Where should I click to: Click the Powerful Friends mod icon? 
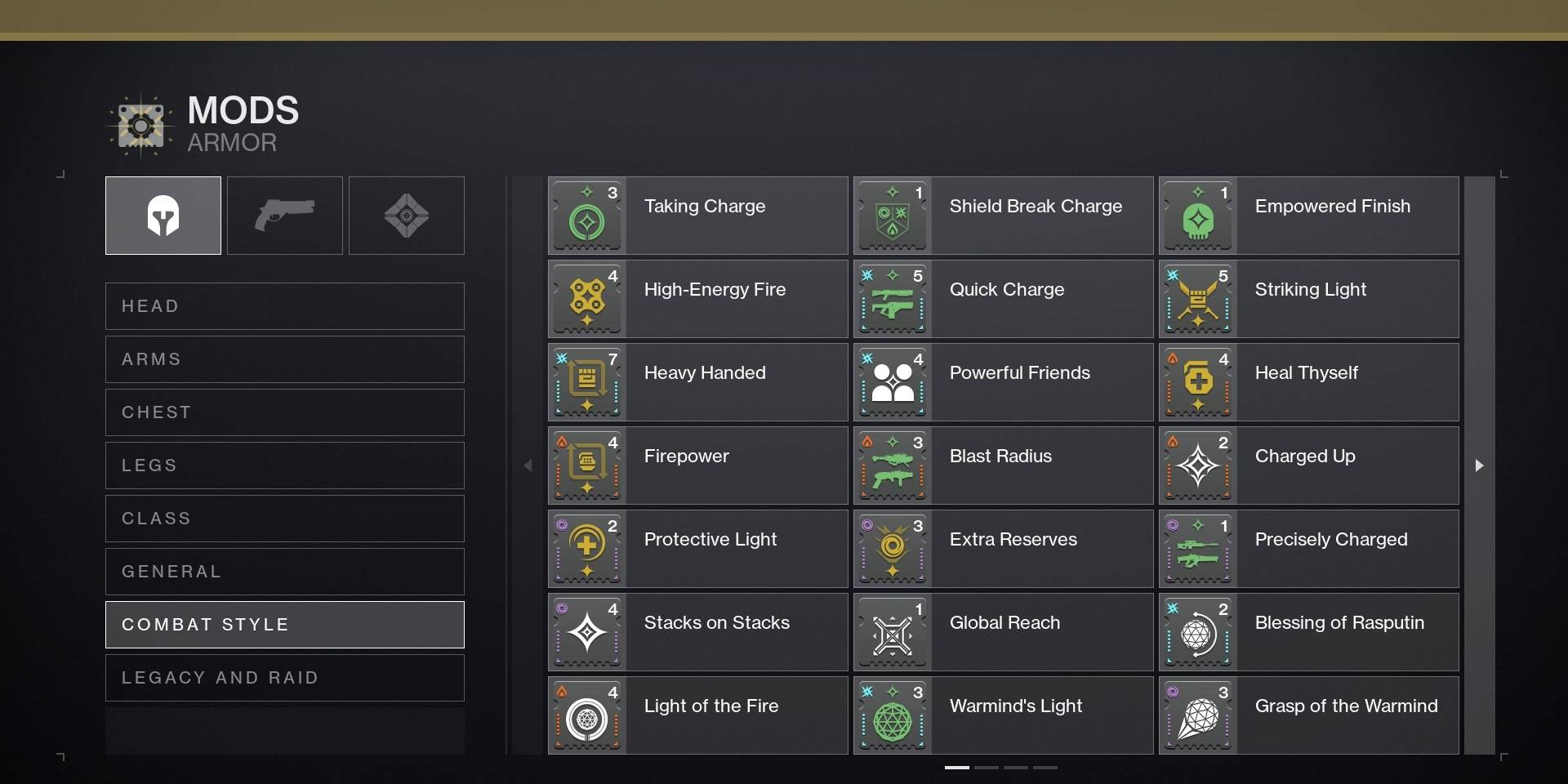pyautogui.click(x=893, y=381)
